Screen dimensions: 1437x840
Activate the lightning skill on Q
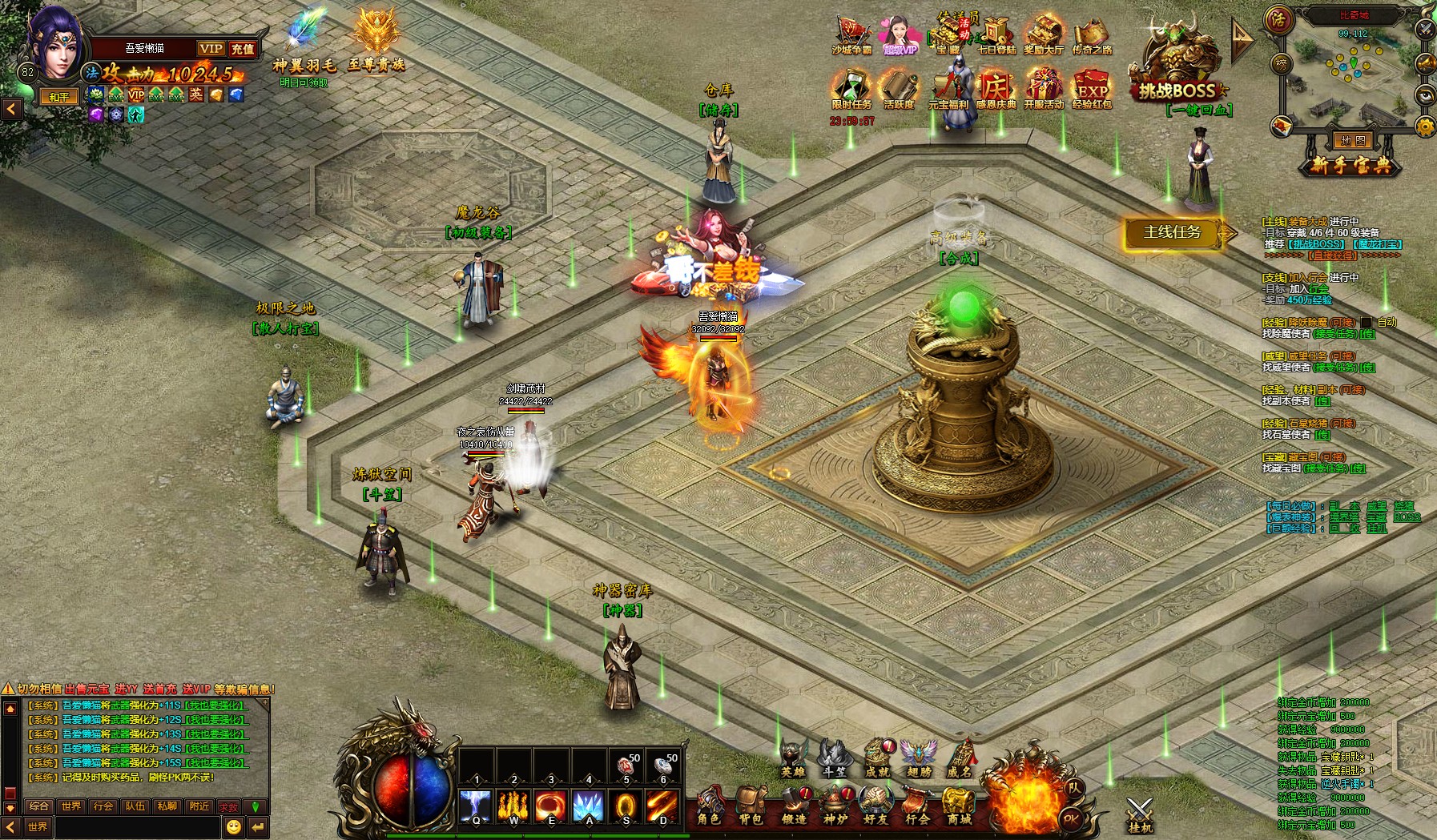(x=476, y=806)
